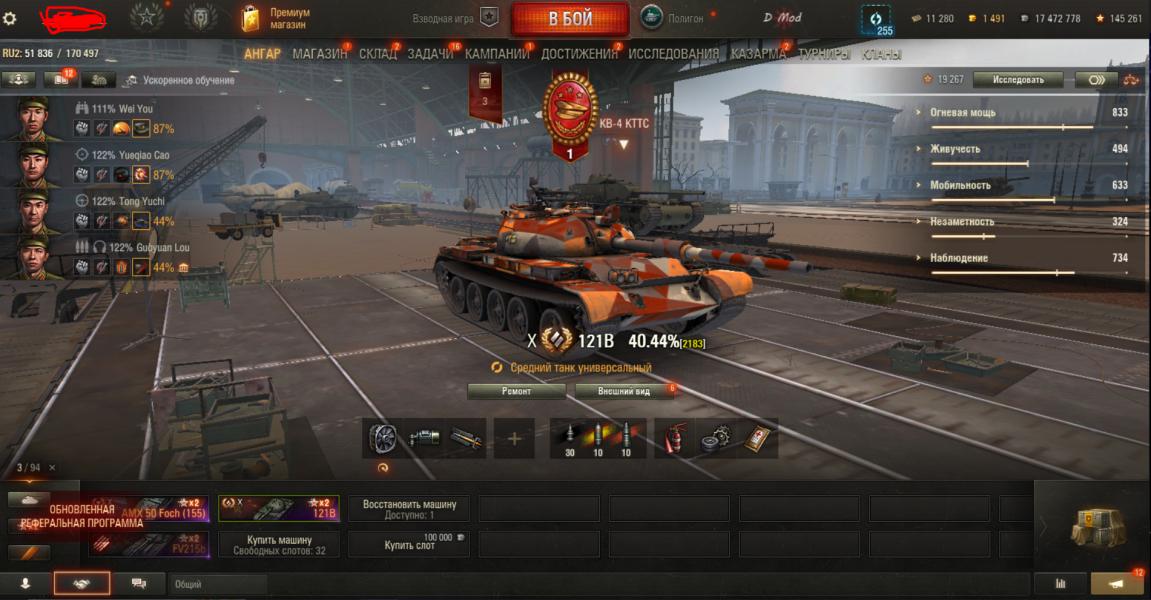The image size is (1151, 600).
Task: Click Купить слот button
Action: pyautogui.click(x=409, y=544)
